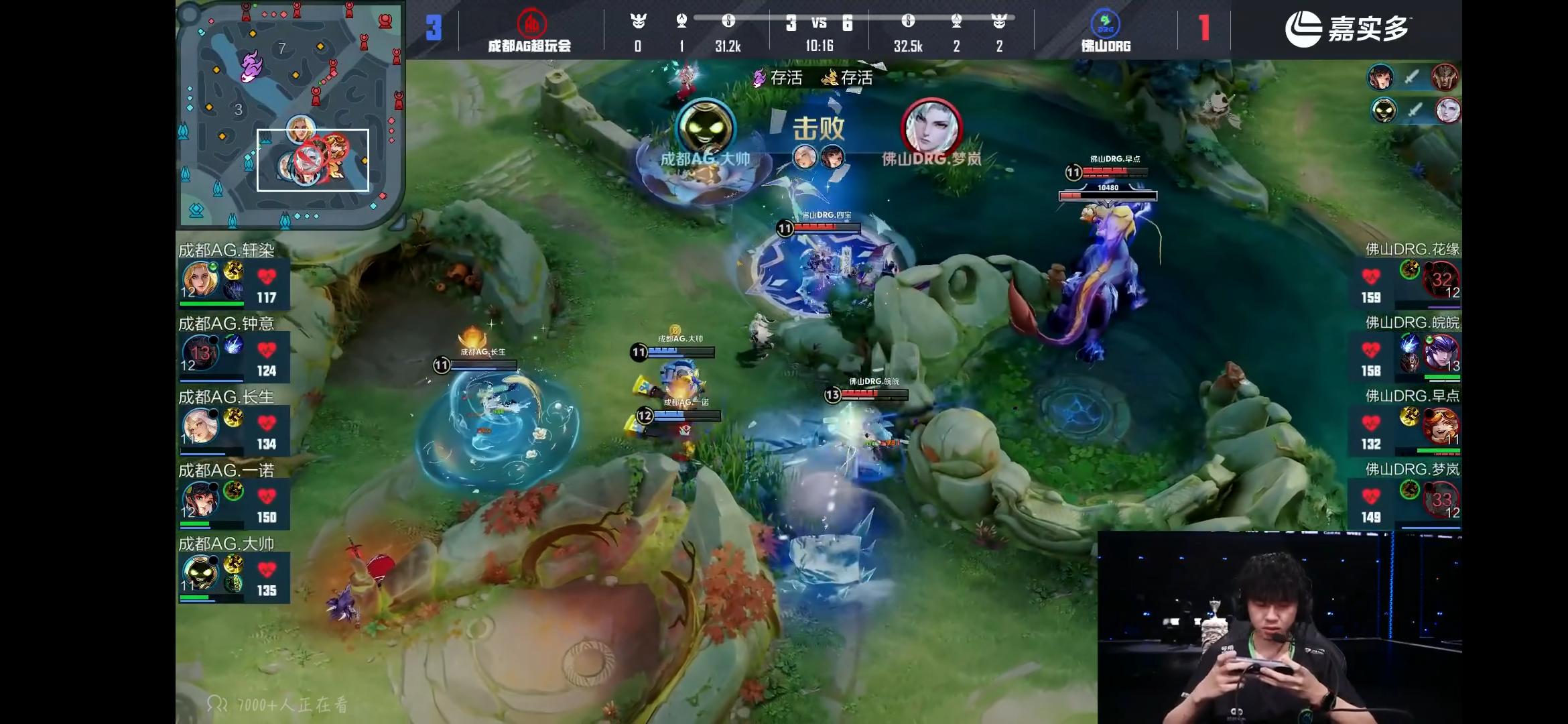Click the player webcam overlay

pyautogui.click(x=1279, y=627)
